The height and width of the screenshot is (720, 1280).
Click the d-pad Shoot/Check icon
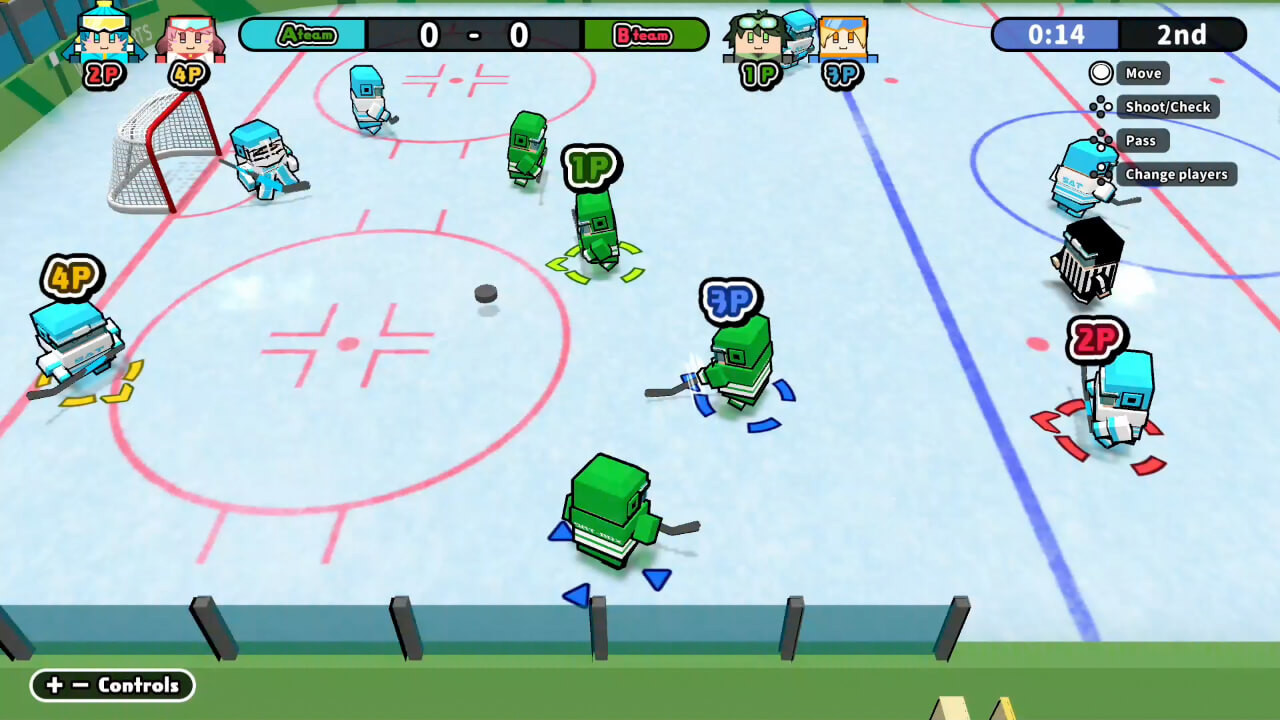pos(1101,106)
